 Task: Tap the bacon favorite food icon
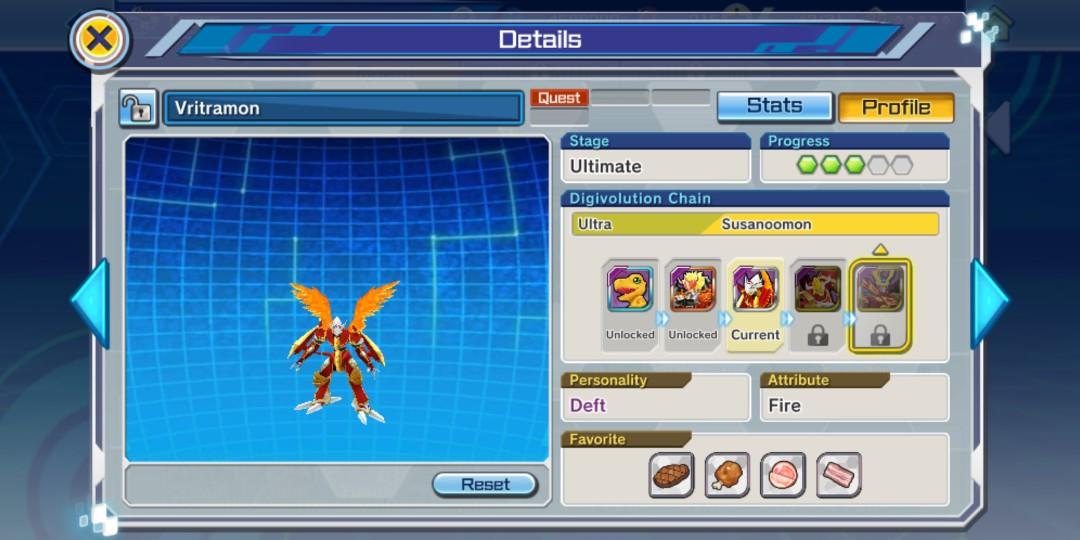pyautogui.click(x=838, y=475)
